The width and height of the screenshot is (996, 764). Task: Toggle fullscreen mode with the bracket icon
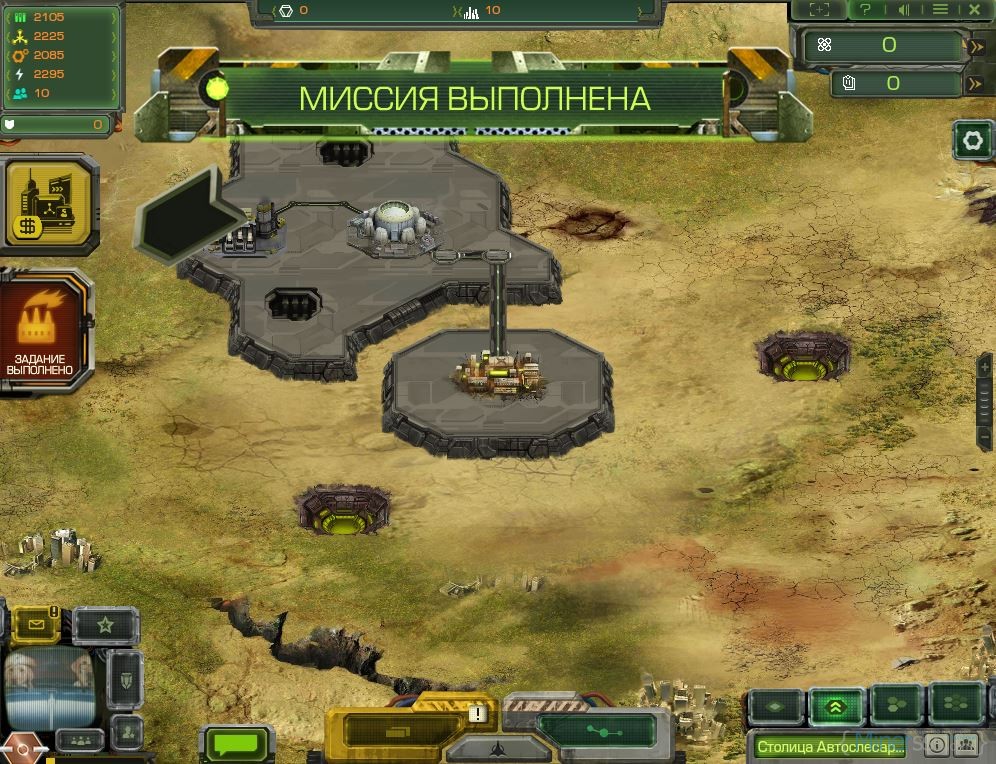[x=819, y=10]
